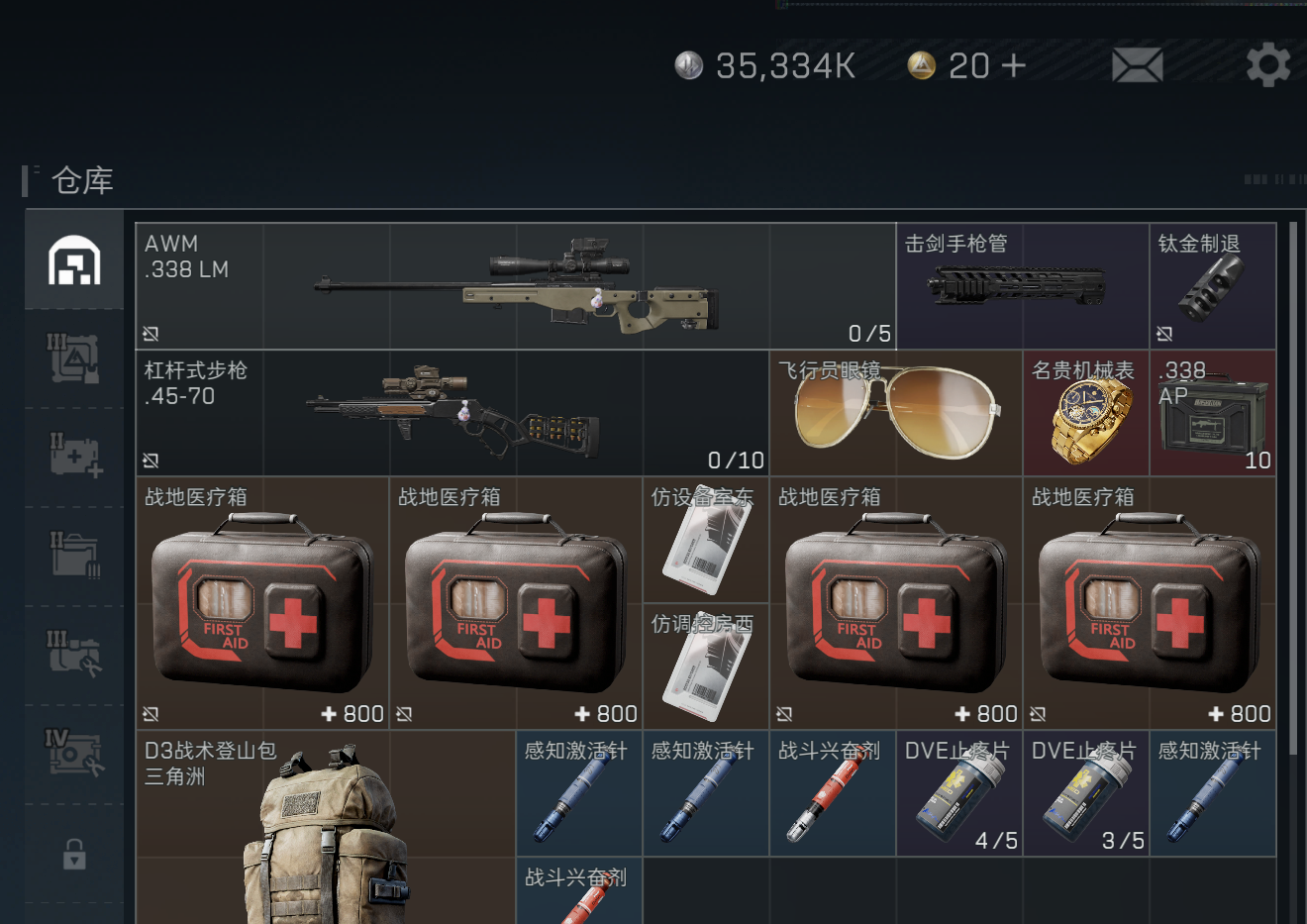Open the mail envelope inbox
Image resolution: width=1307 pixels, height=924 pixels.
tap(1137, 65)
